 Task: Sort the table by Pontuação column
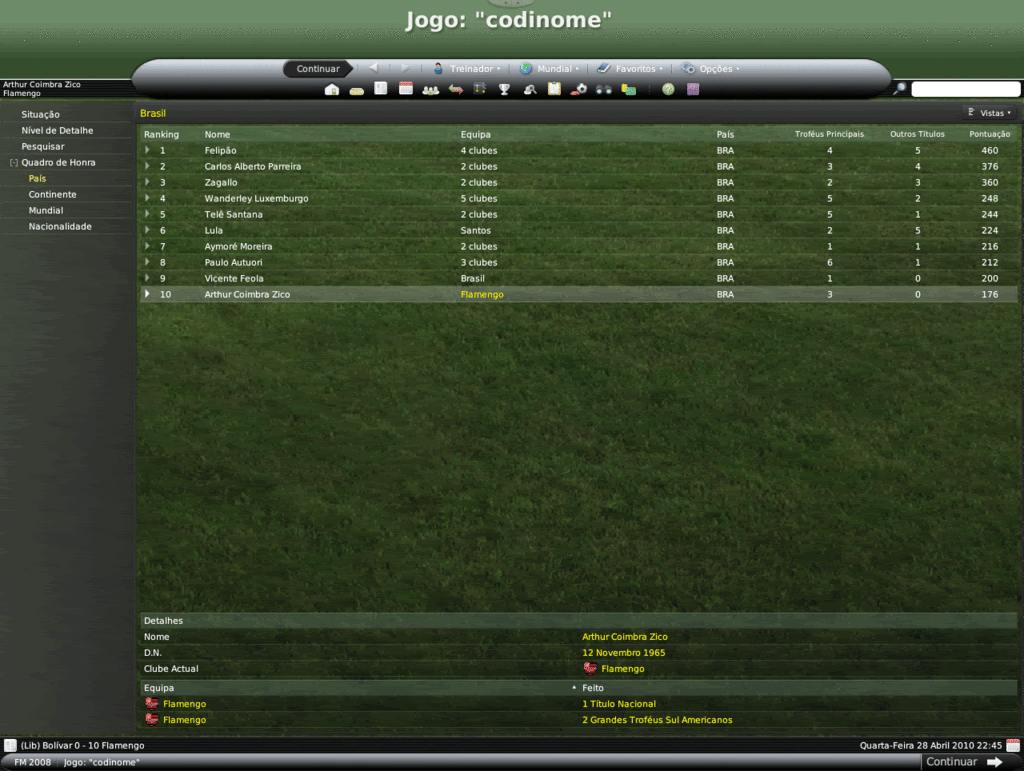click(x=989, y=134)
